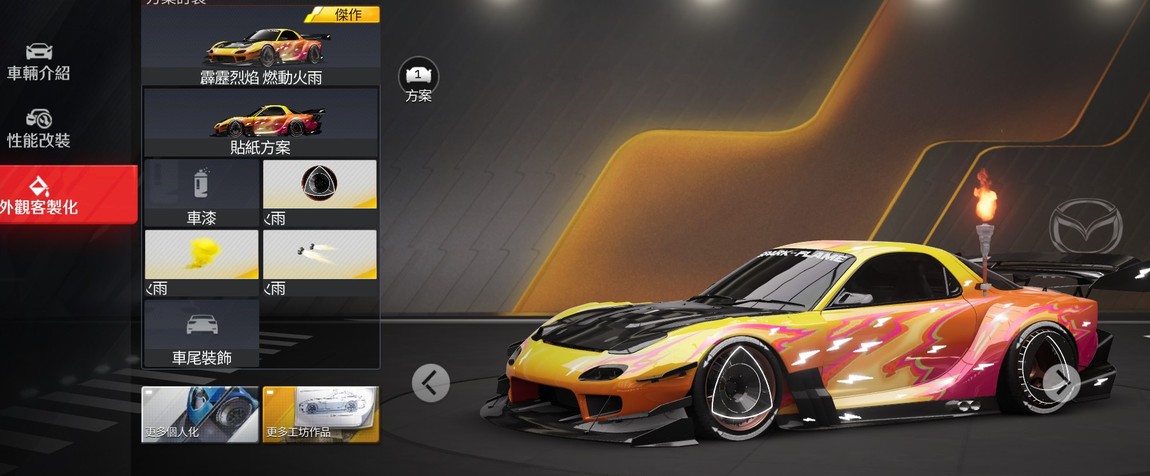Select the 車漆 car paint option

tap(201, 193)
